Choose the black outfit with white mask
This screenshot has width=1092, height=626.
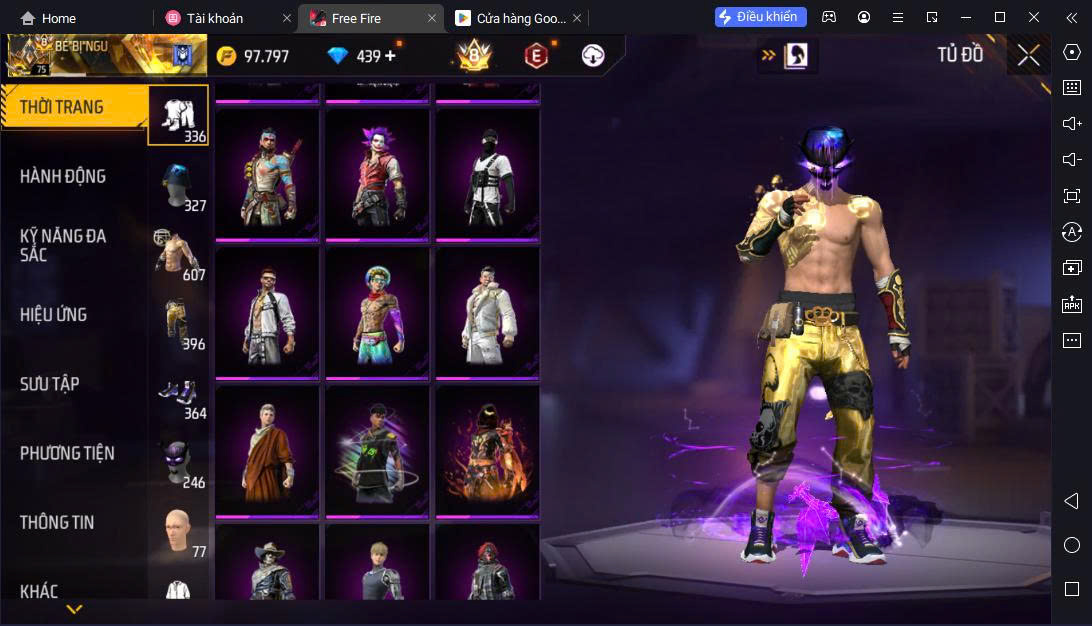[488, 174]
